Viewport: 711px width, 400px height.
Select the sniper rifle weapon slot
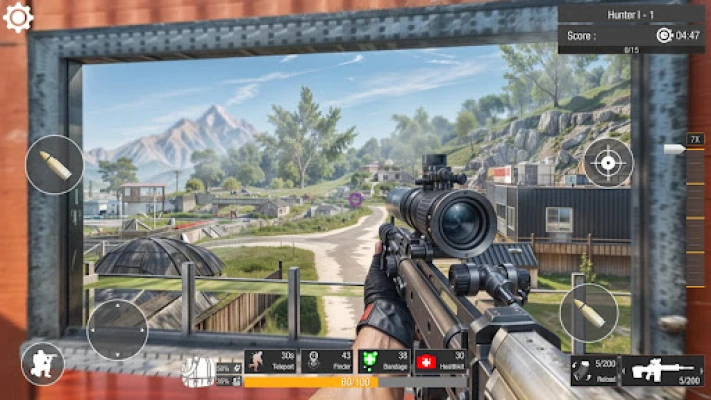tap(662, 370)
